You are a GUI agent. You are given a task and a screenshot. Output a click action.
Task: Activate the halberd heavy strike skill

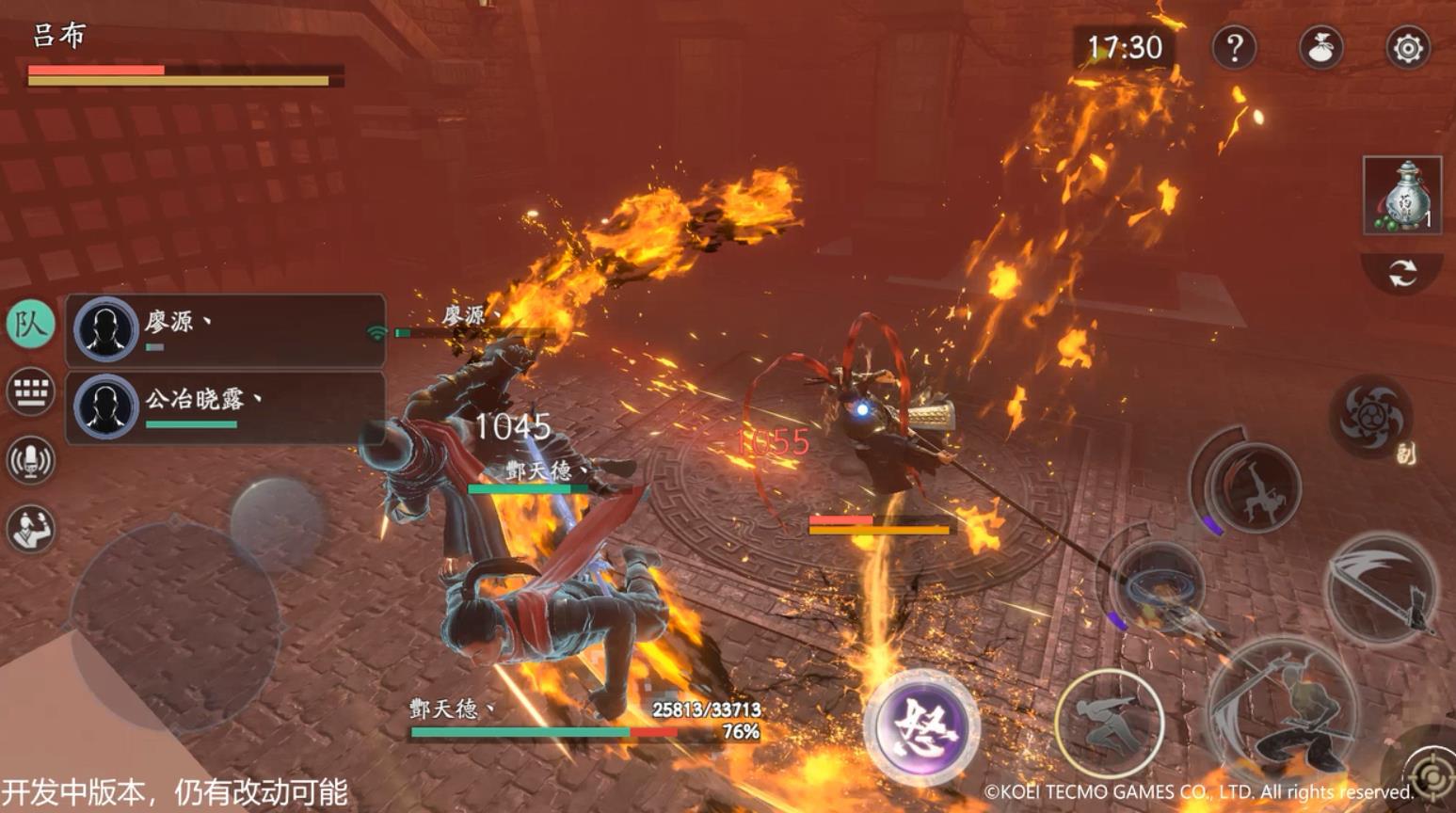coord(1381,584)
